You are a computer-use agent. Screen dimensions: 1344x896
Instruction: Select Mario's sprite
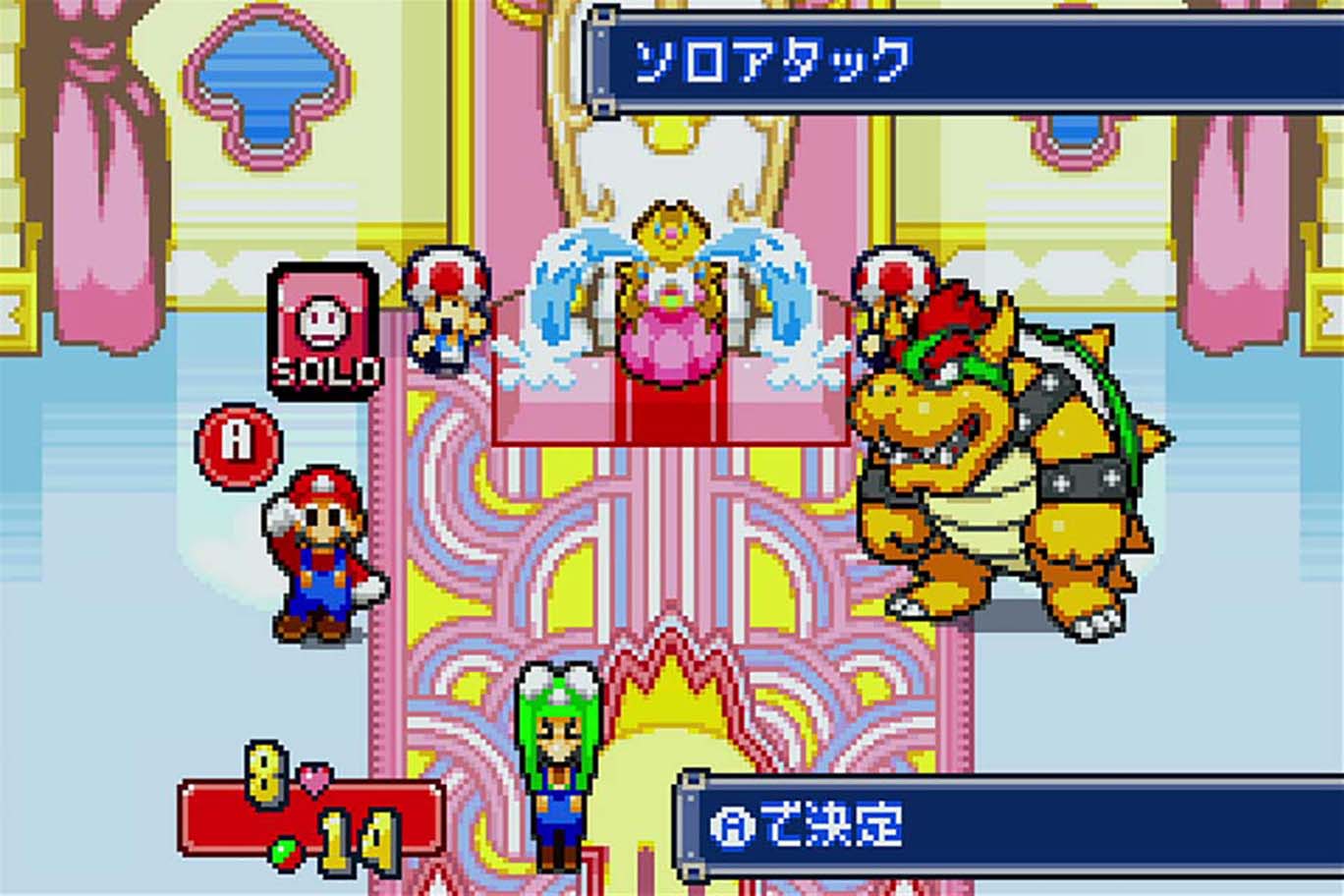pyautogui.click(x=320, y=550)
